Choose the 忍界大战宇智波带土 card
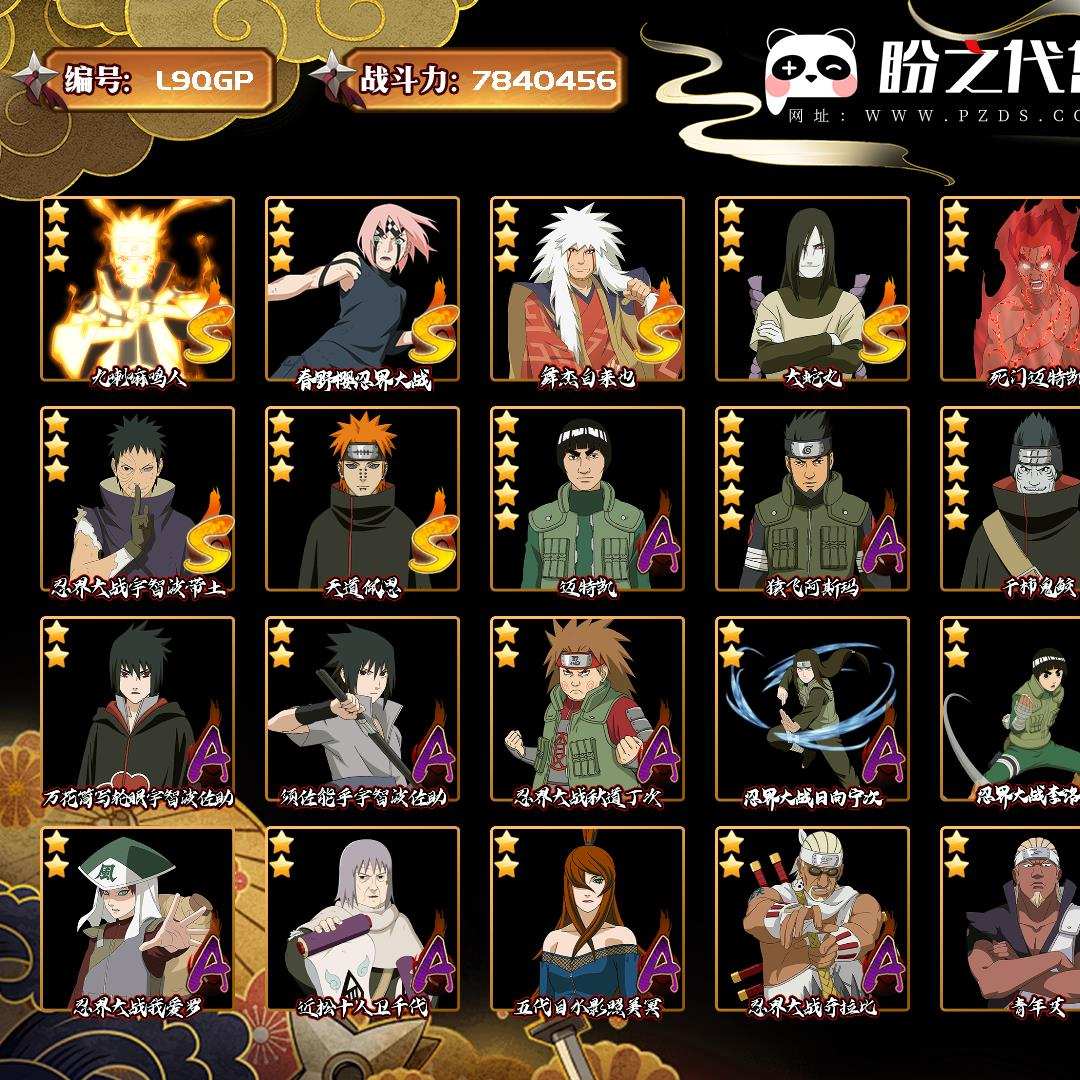This screenshot has width=1080, height=1080. [138, 498]
